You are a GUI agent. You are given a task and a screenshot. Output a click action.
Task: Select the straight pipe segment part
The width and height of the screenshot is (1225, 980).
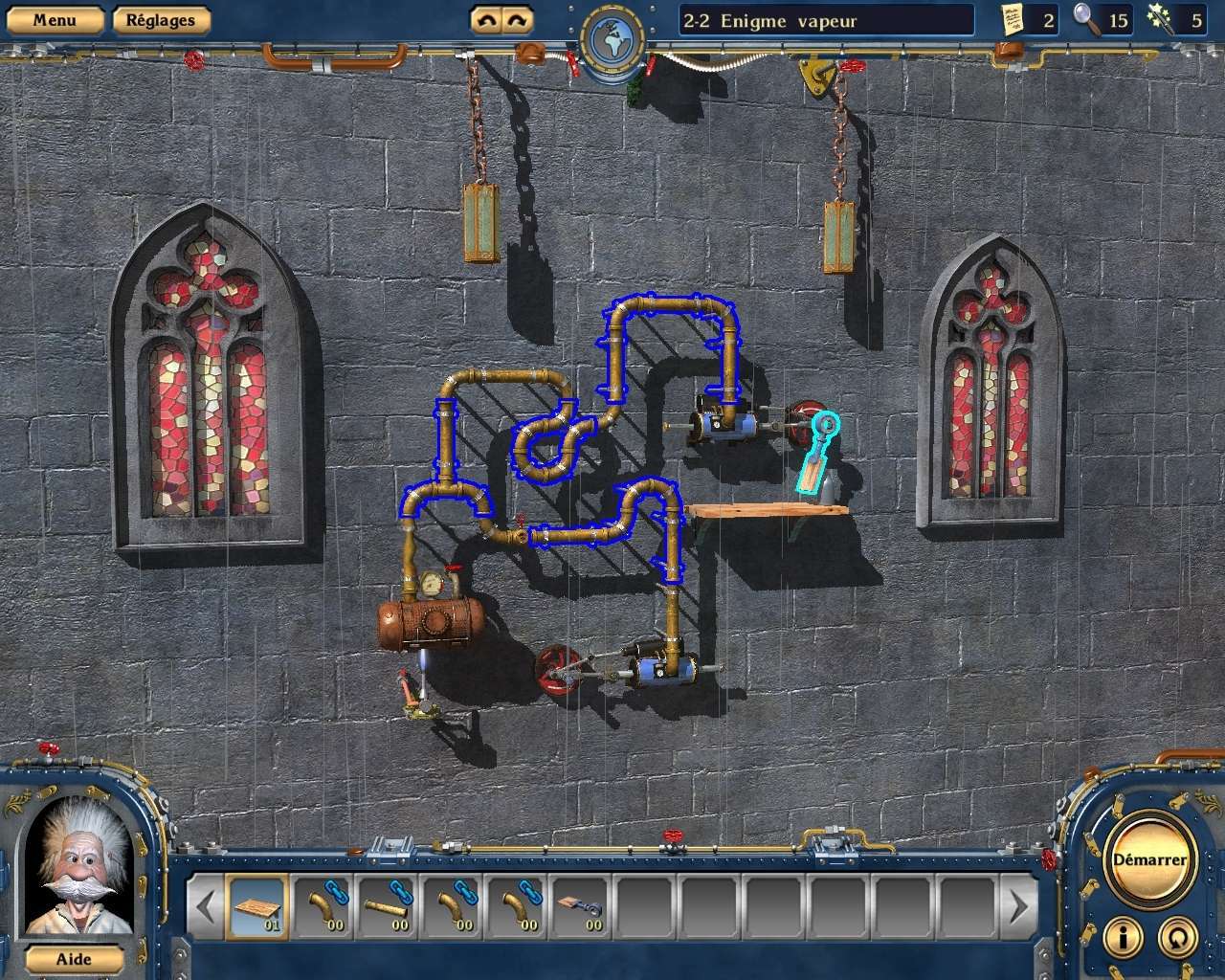(390, 904)
